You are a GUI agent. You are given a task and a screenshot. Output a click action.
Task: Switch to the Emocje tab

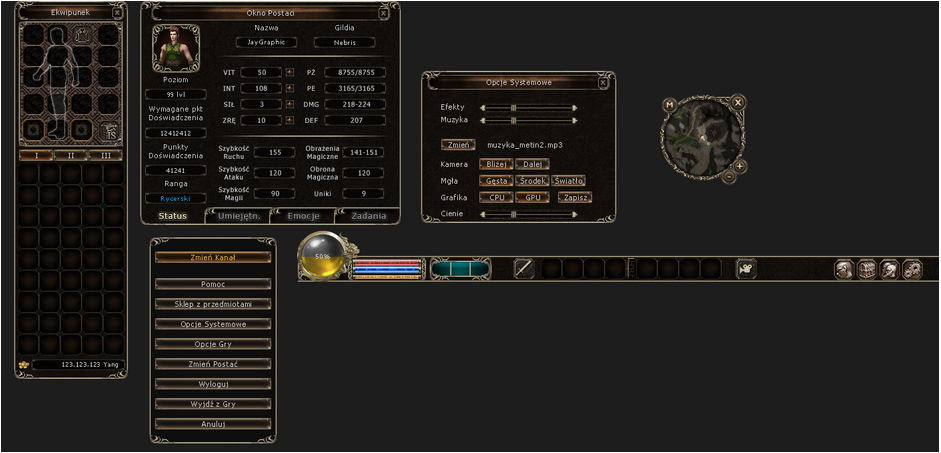pyautogui.click(x=304, y=216)
